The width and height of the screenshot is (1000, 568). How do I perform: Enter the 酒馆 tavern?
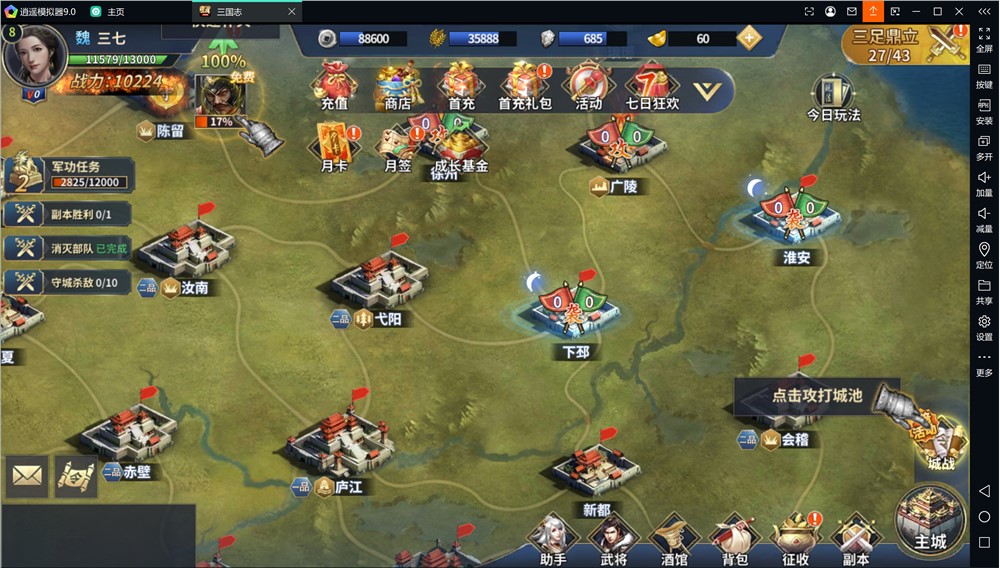click(x=674, y=539)
